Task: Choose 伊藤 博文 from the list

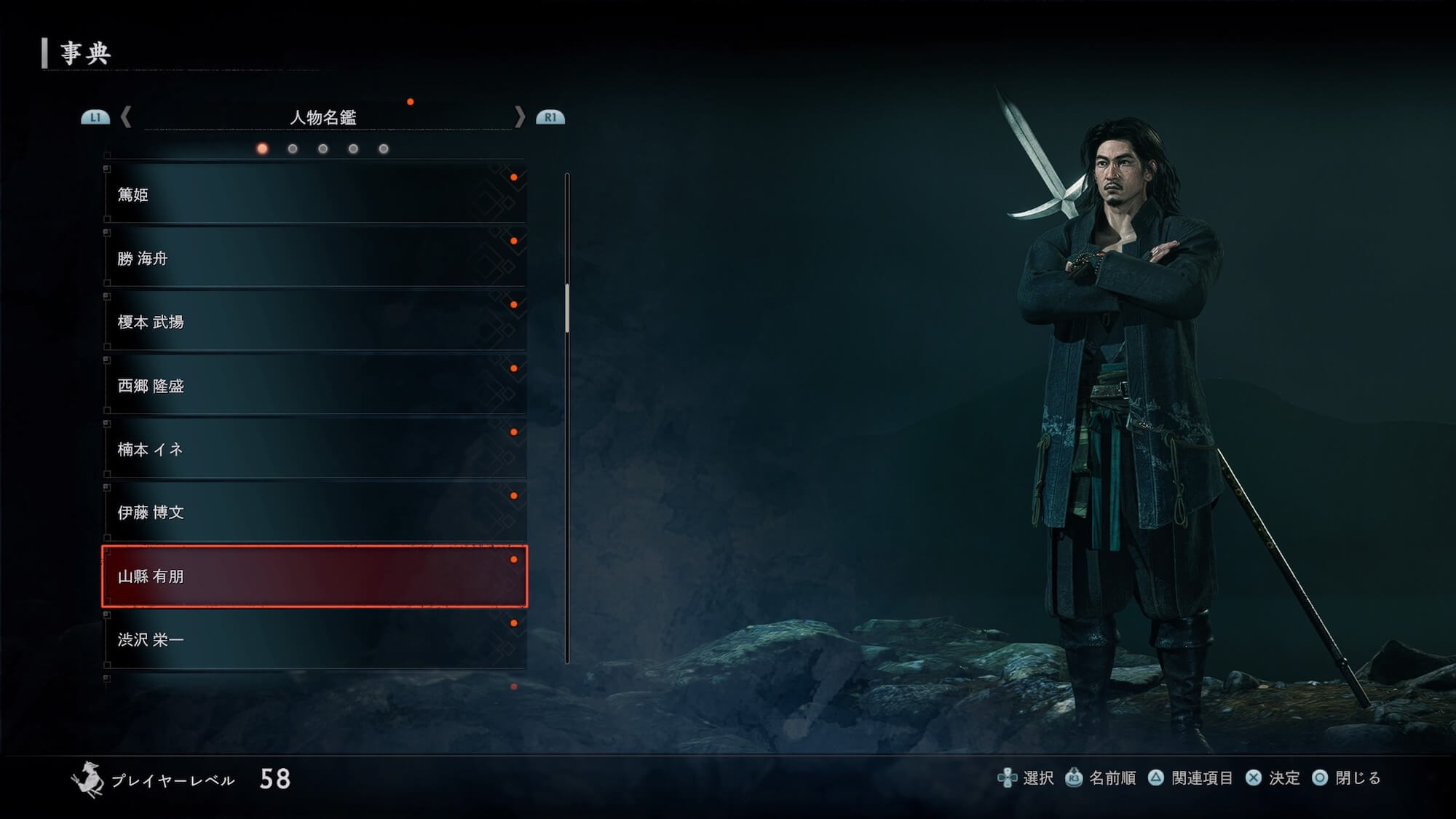Action: click(x=314, y=513)
